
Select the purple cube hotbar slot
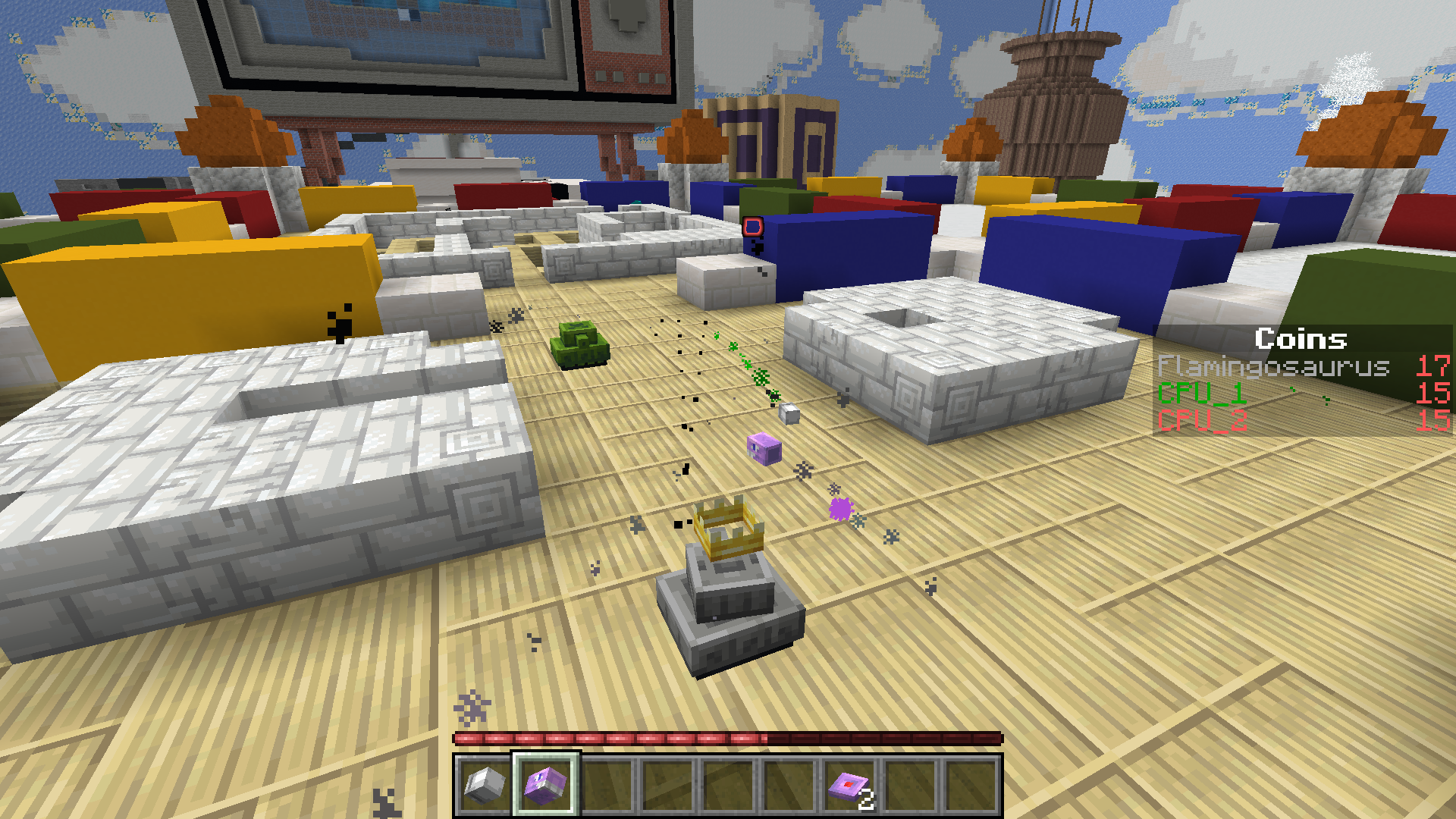pyautogui.click(x=546, y=785)
